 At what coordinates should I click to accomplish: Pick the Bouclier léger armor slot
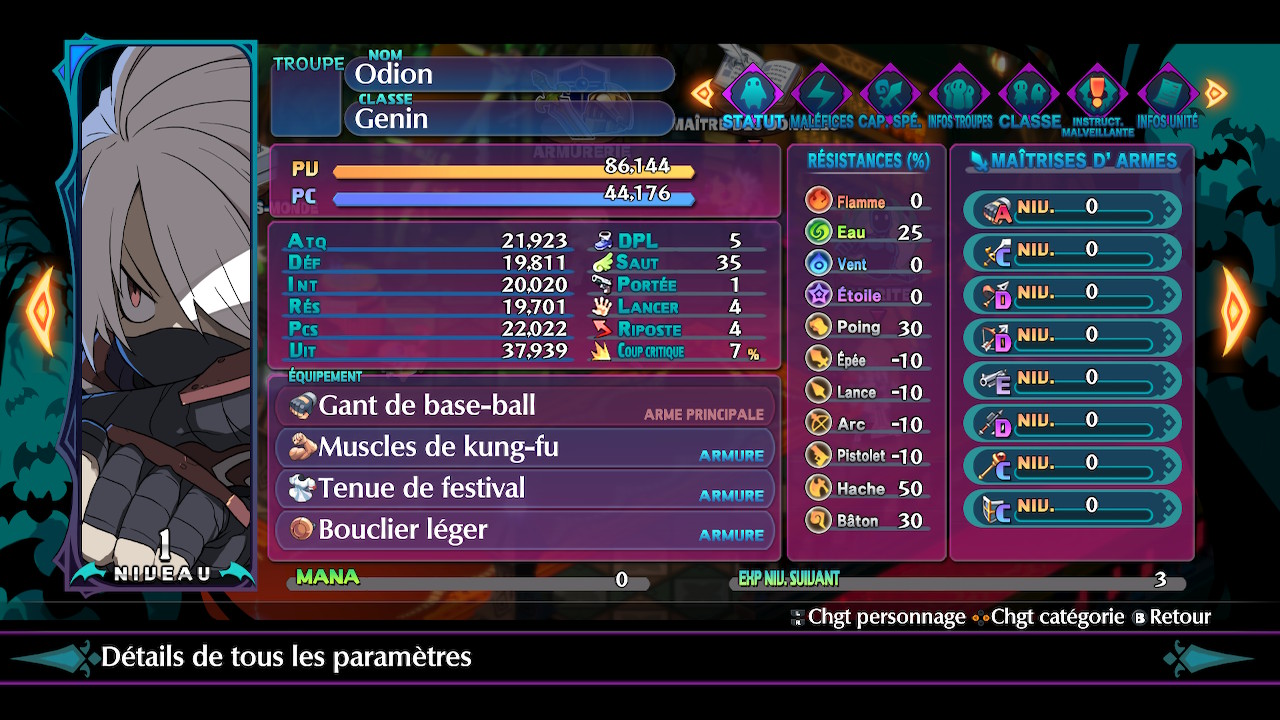click(525, 530)
